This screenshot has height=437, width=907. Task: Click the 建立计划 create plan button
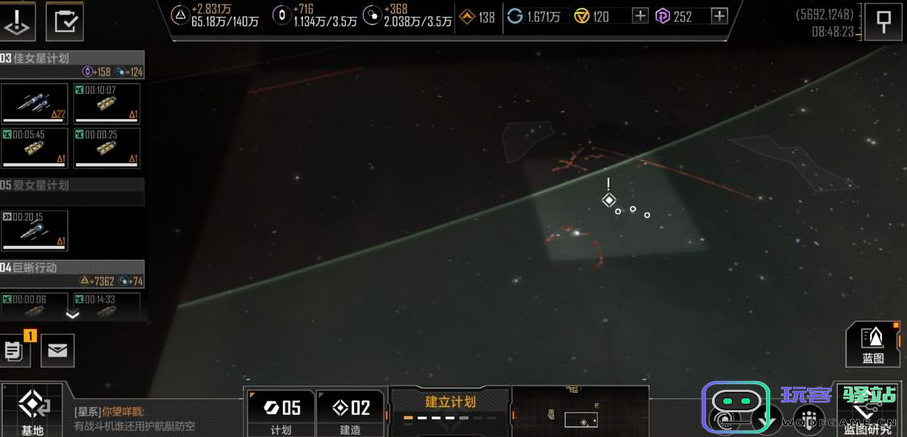point(450,404)
